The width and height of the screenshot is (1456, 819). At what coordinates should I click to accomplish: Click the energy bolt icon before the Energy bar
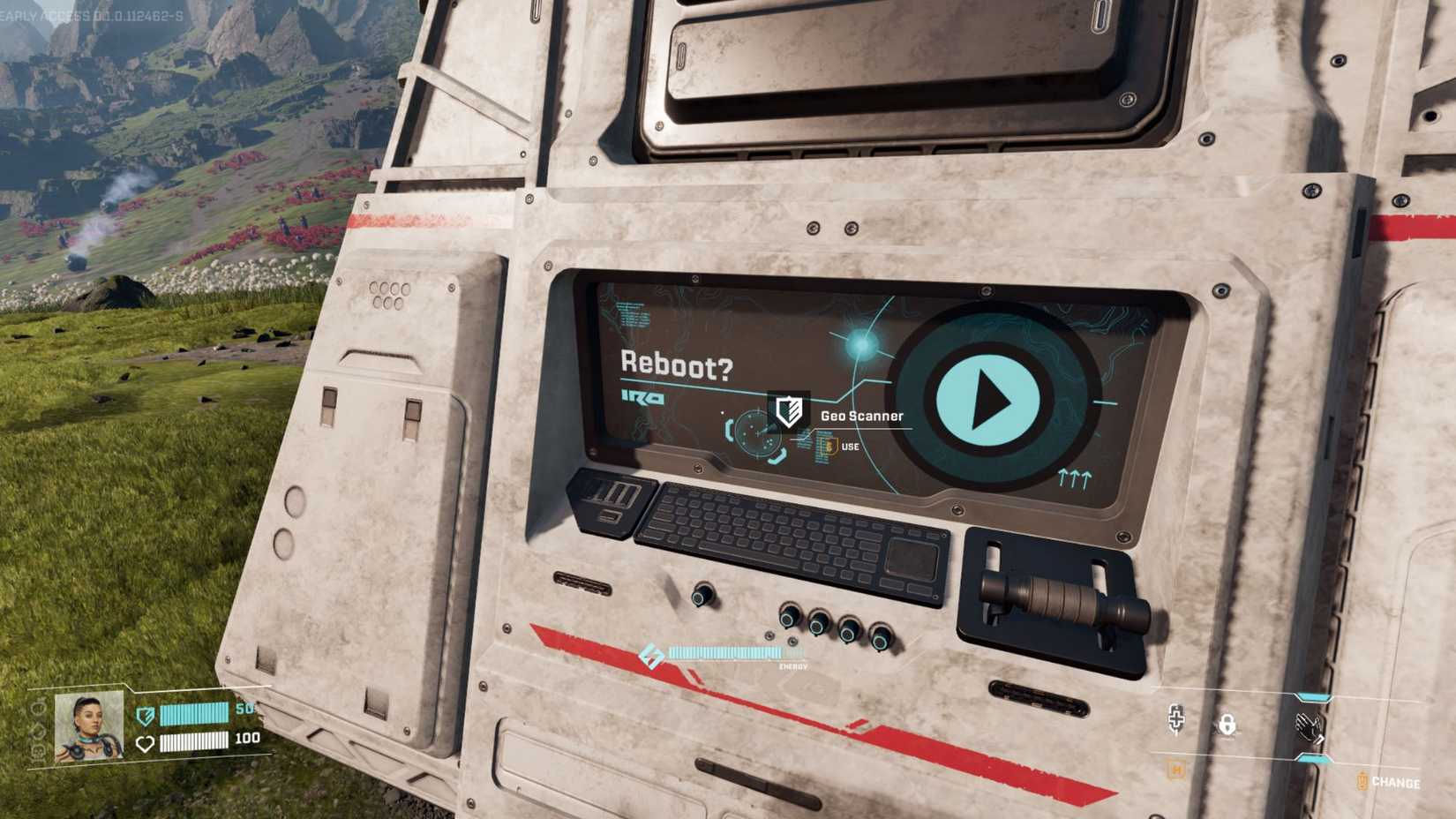[650, 653]
